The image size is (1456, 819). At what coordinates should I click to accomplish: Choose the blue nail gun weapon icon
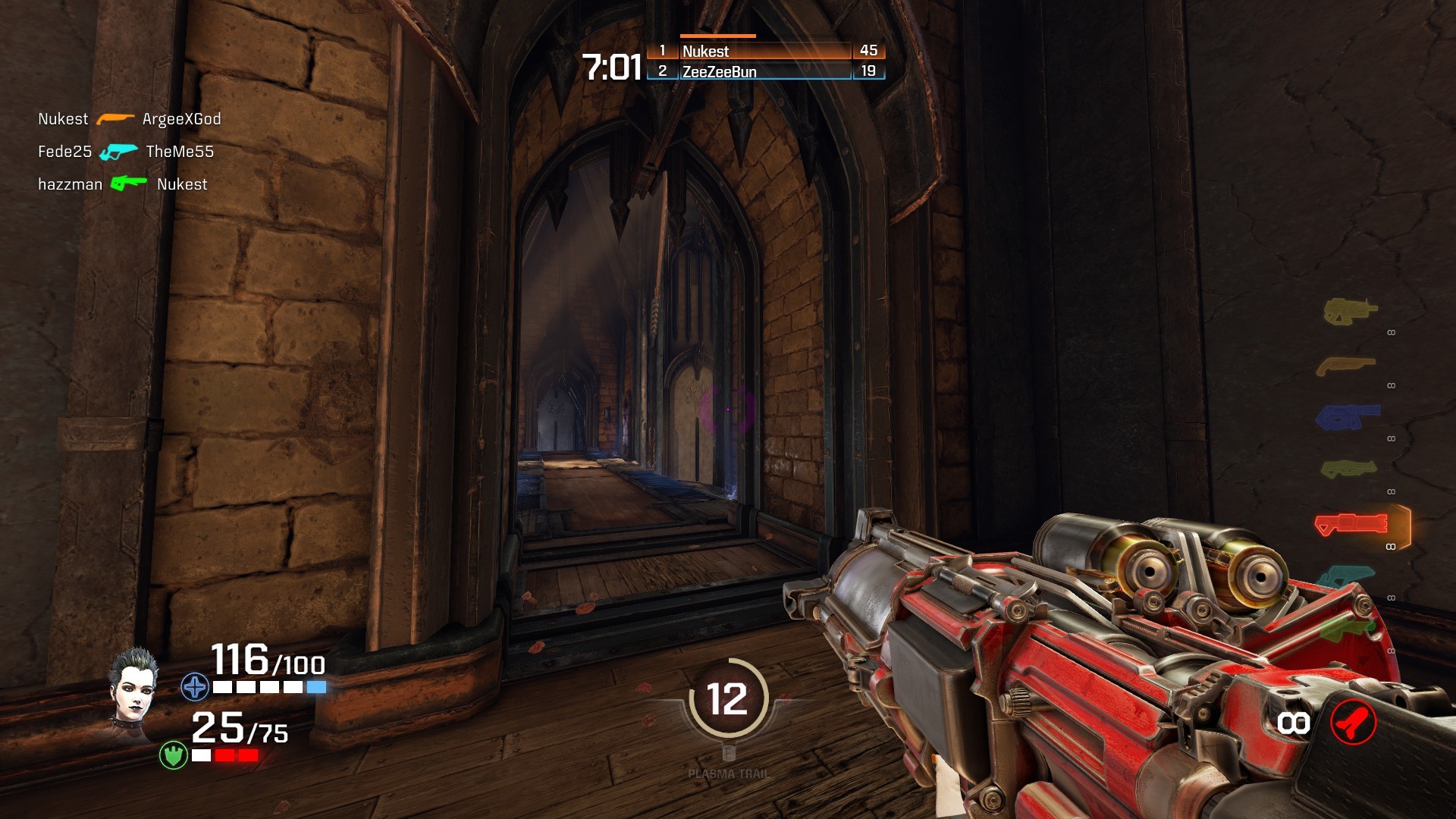1347,417
